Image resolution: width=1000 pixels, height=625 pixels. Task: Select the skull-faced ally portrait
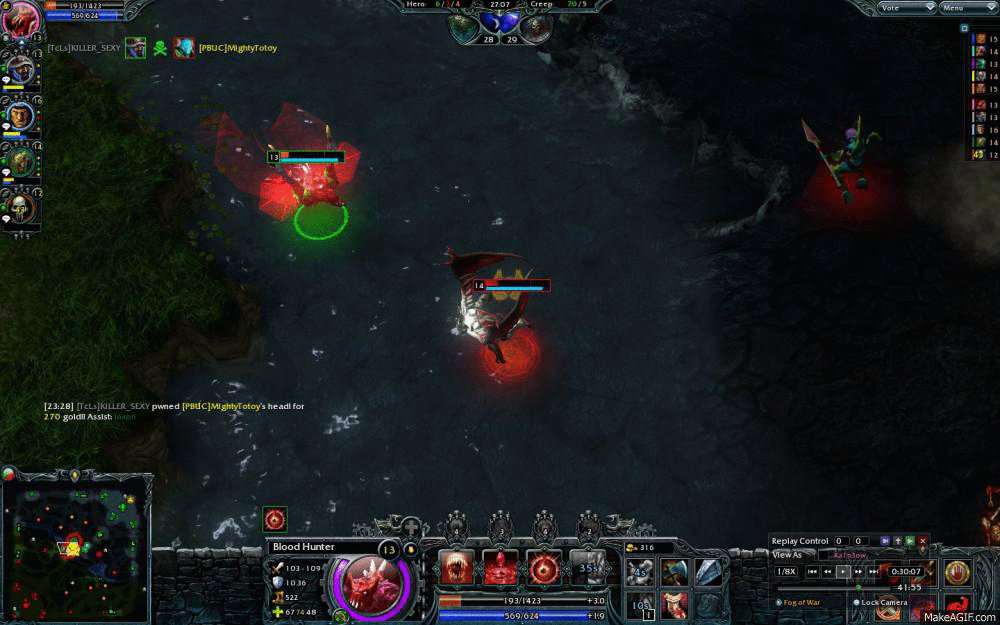(21, 208)
